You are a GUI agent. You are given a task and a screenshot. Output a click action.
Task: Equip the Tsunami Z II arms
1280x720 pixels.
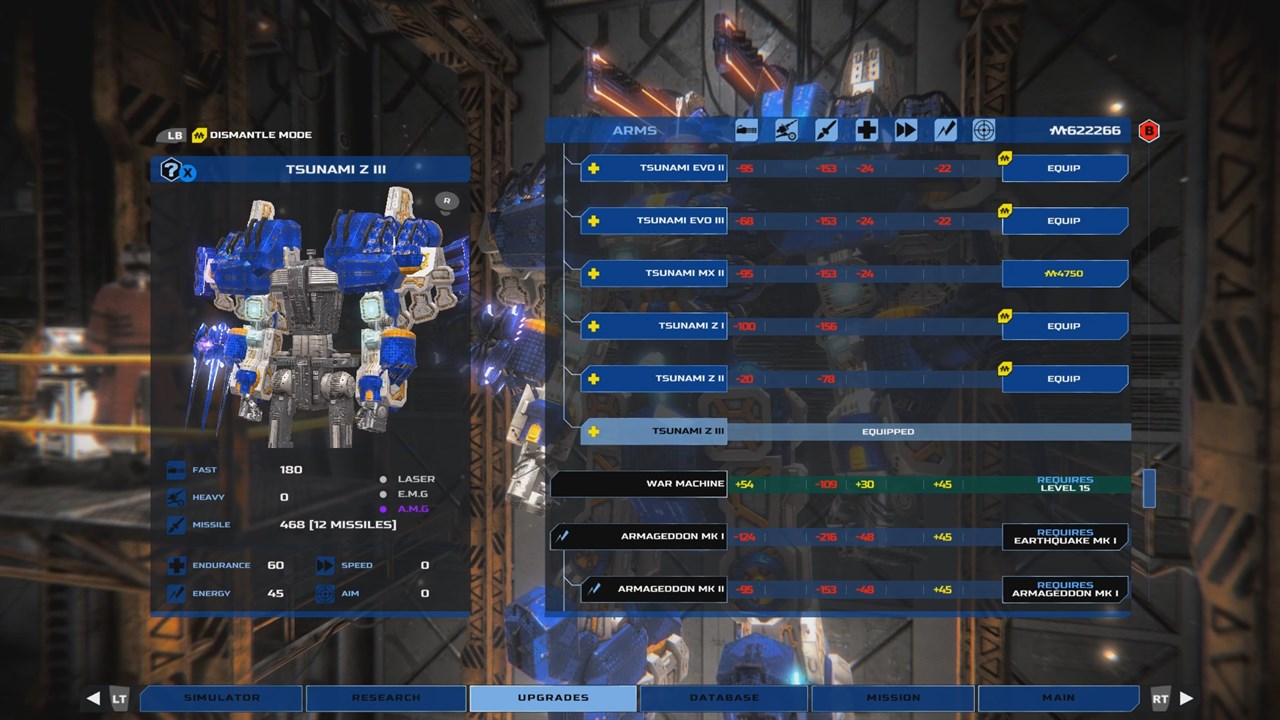pyautogui.click(x=1064, y=379)
